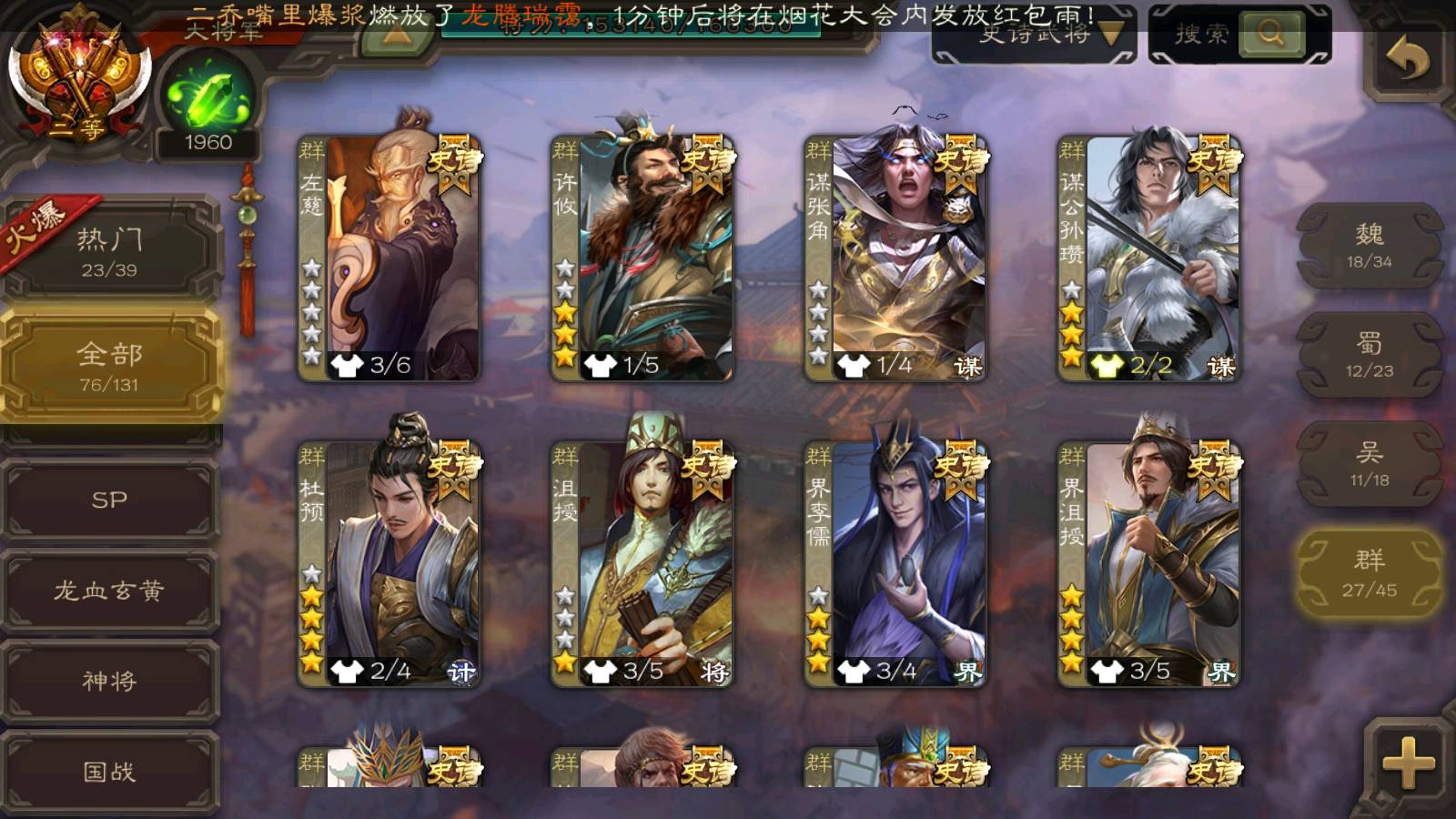The image size is (1456, 819).
Task: Filter heroes by 蜀 faction
Action: (x=1370, y=355)
